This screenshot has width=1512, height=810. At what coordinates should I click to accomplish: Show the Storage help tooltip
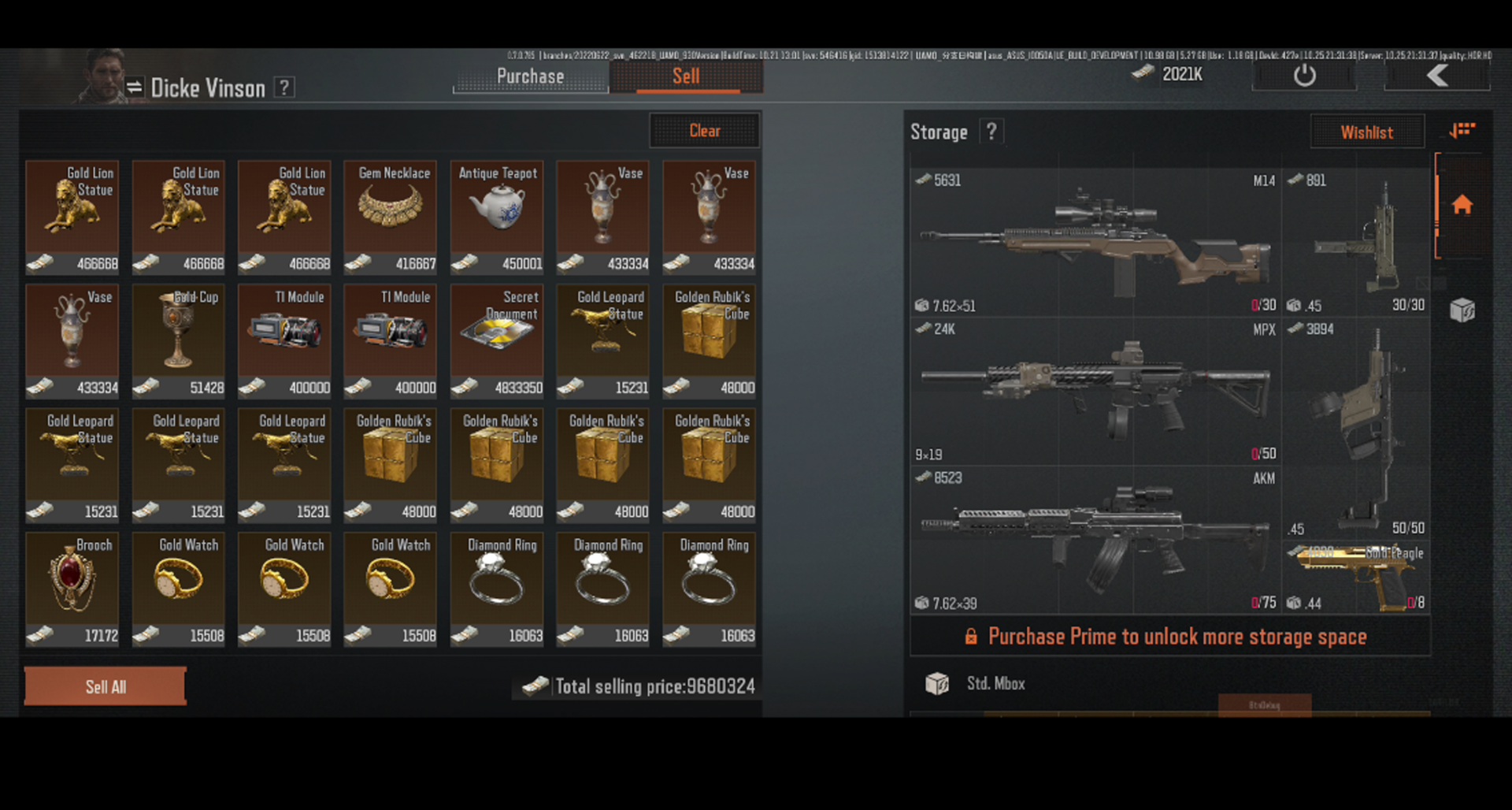(991, 131)
